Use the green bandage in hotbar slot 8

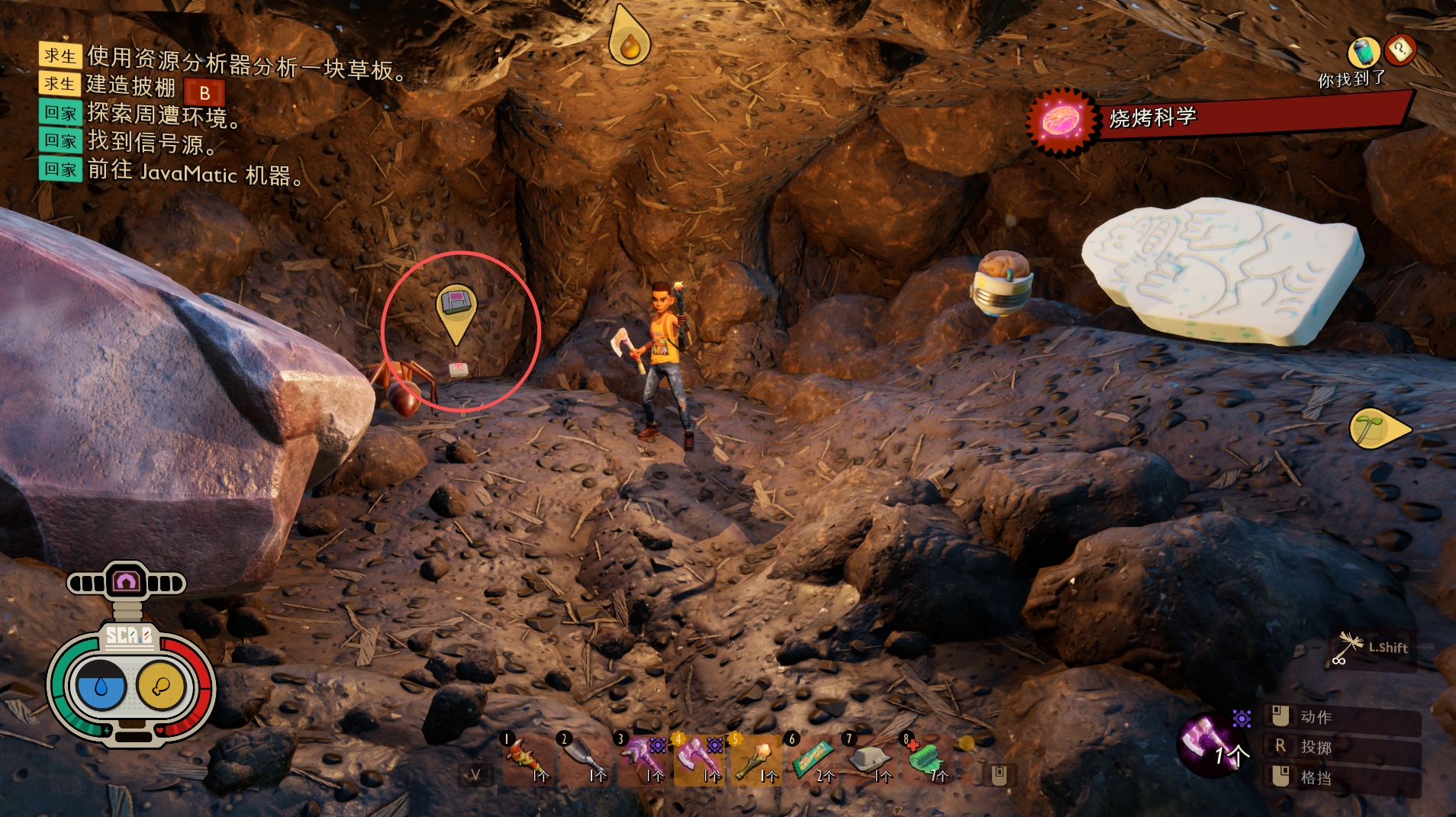(x=926, y=760)
